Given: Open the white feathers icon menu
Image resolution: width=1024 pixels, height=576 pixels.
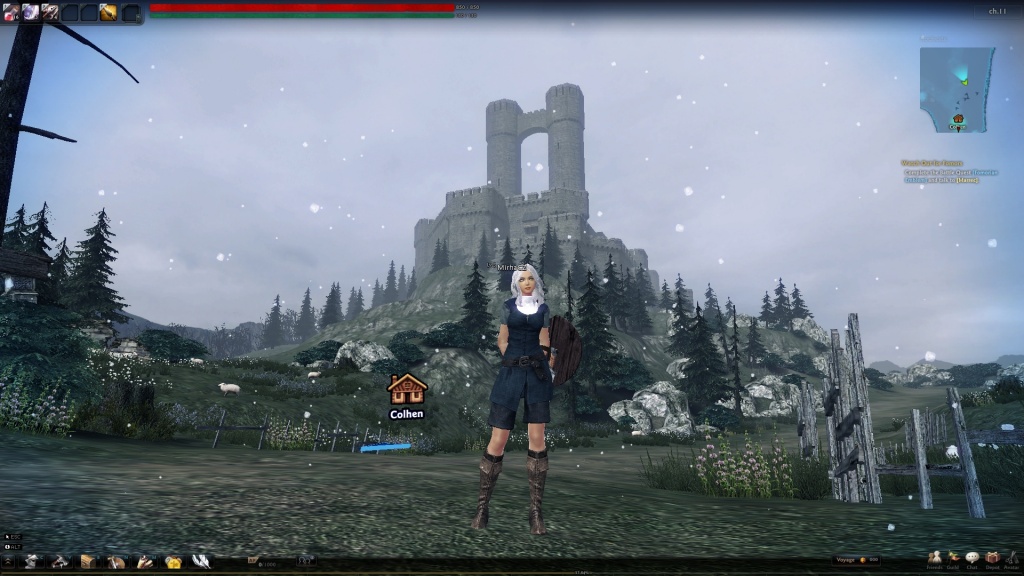Looking at the screenshot, I should point(201,561).
